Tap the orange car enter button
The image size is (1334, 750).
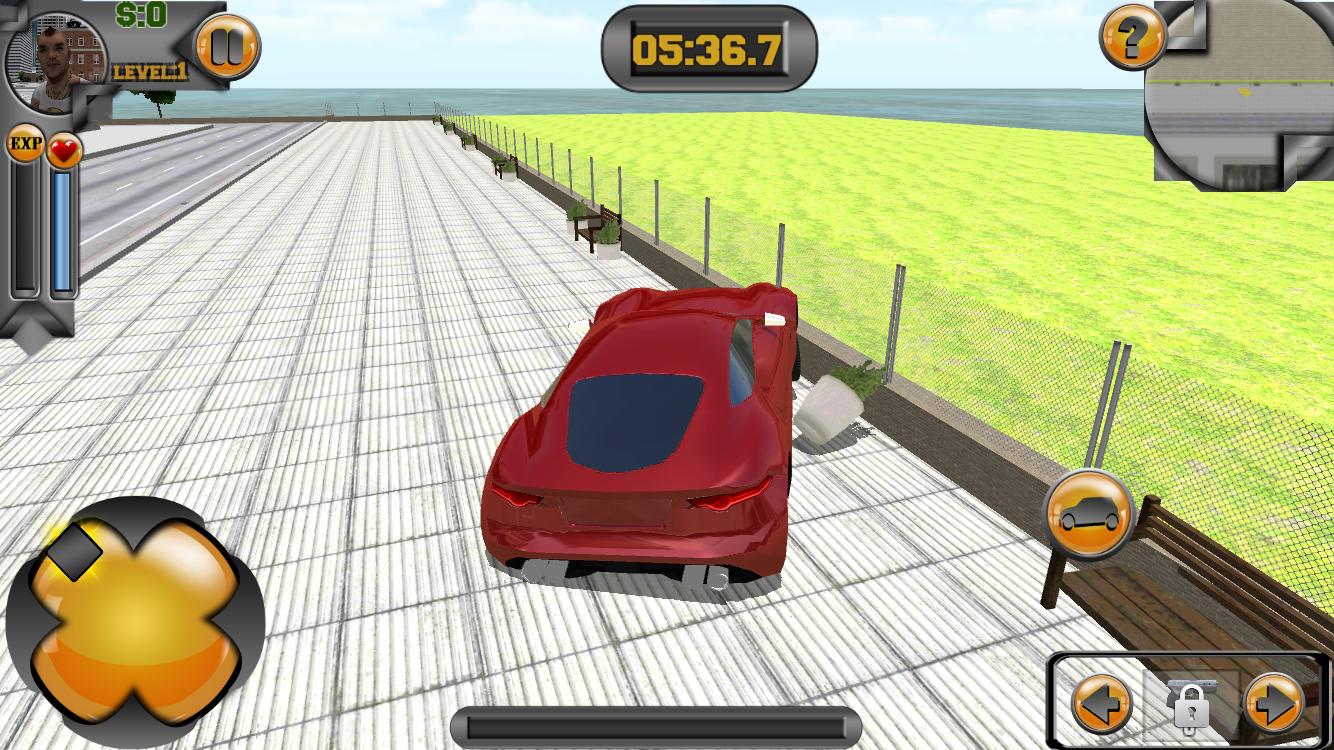click(1089, 514)
